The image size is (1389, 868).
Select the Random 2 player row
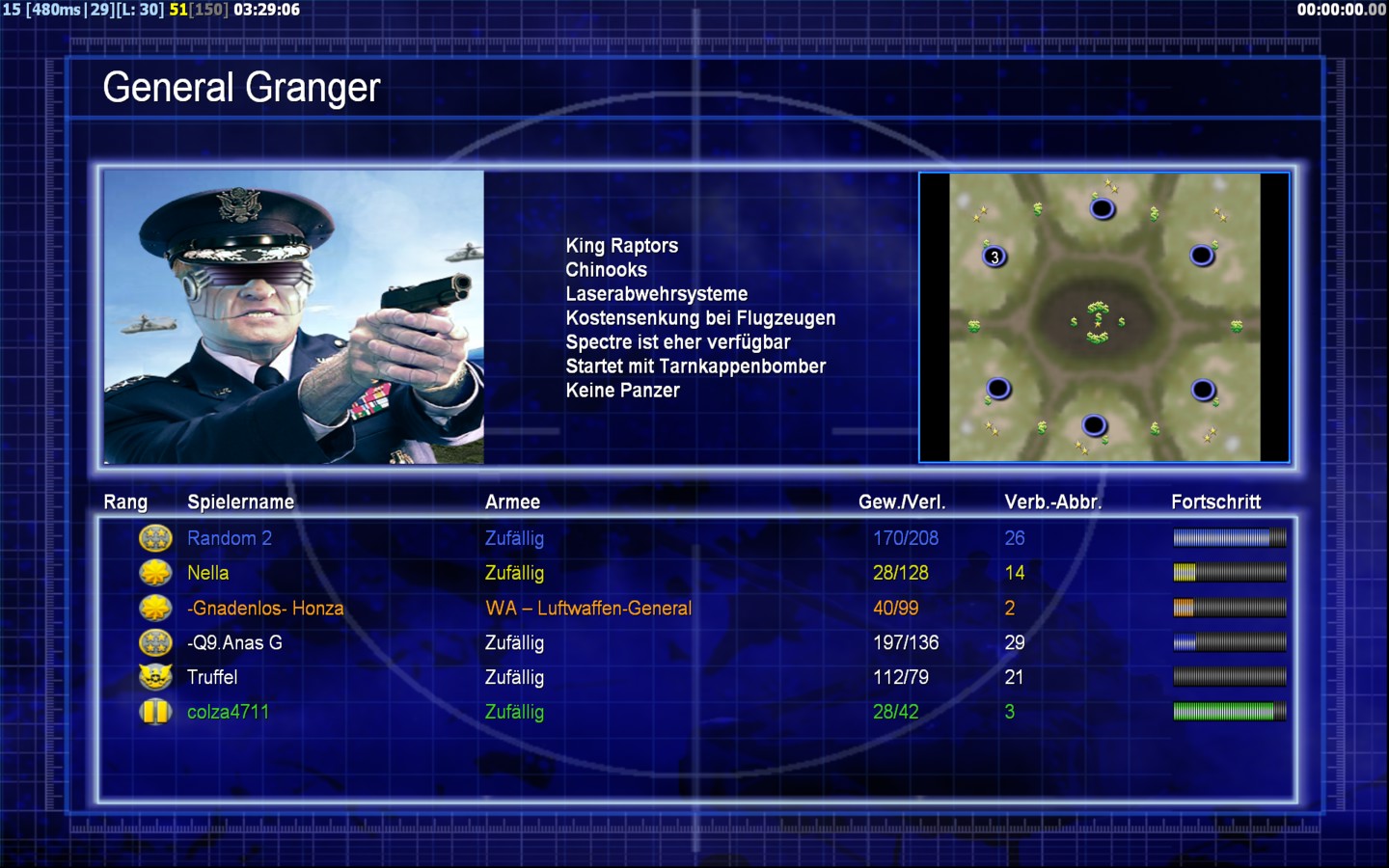(230, 538)
